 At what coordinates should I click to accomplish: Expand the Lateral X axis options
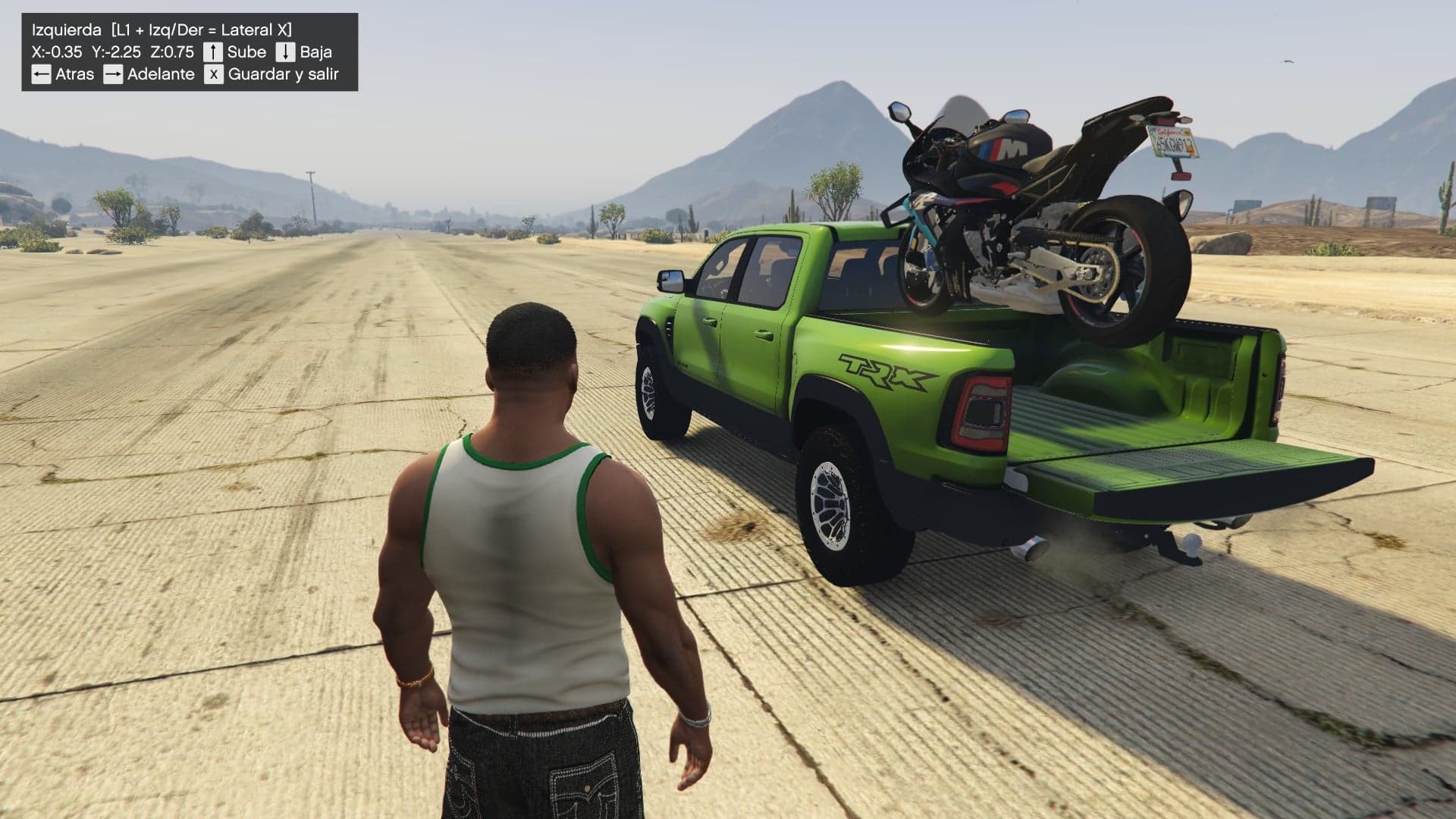256,30
